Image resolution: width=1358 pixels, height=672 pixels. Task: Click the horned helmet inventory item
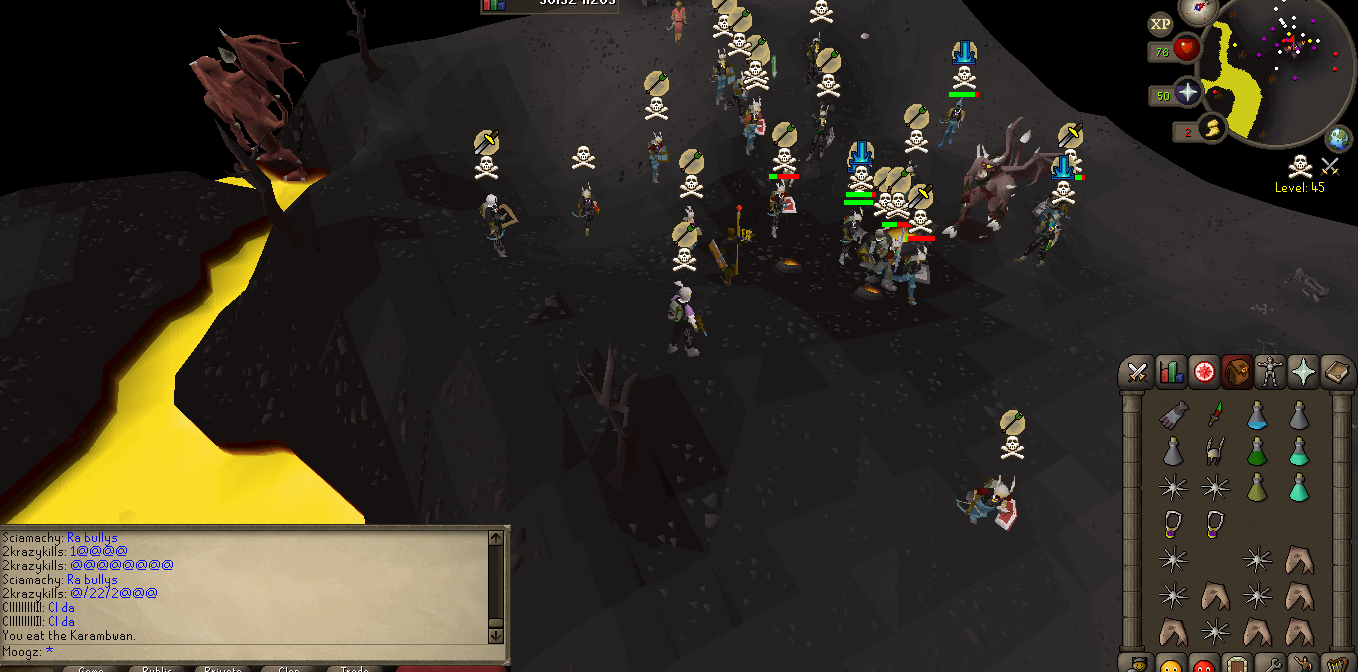point(1215,451)
